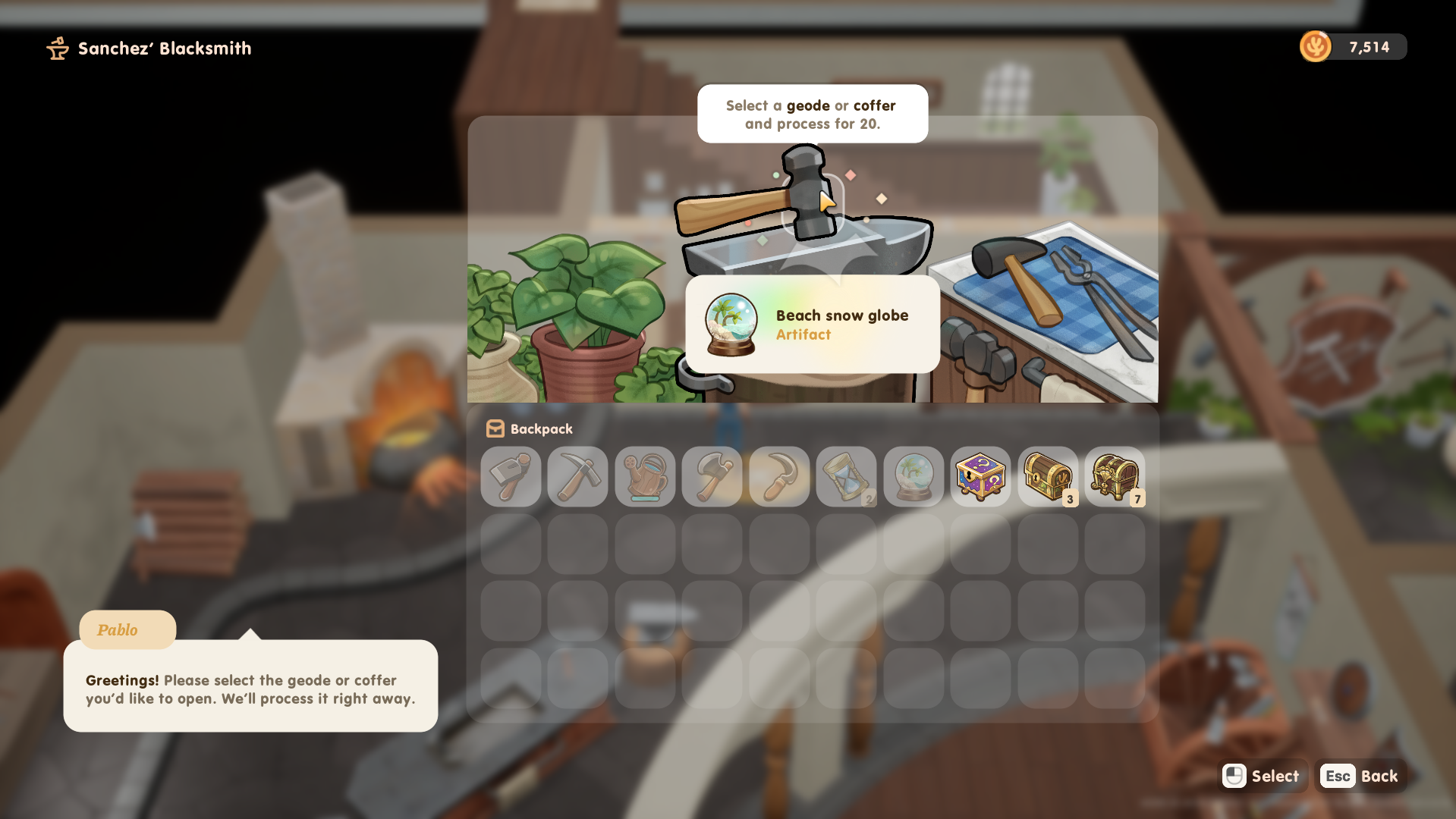Choose the wooden coffer stack of 3
Viewport: 1456px width, 819px height.
(x=1048, y=476)
